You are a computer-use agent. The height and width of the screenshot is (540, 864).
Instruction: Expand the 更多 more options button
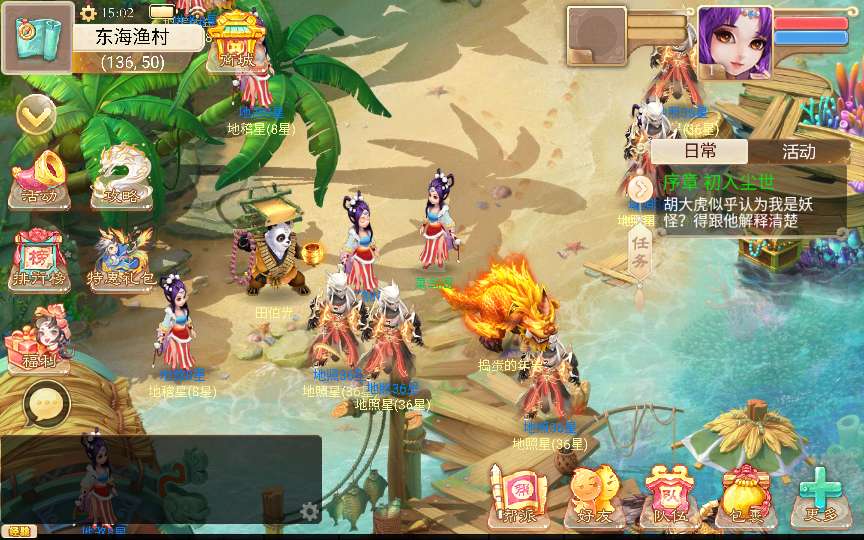click(819, 495)
